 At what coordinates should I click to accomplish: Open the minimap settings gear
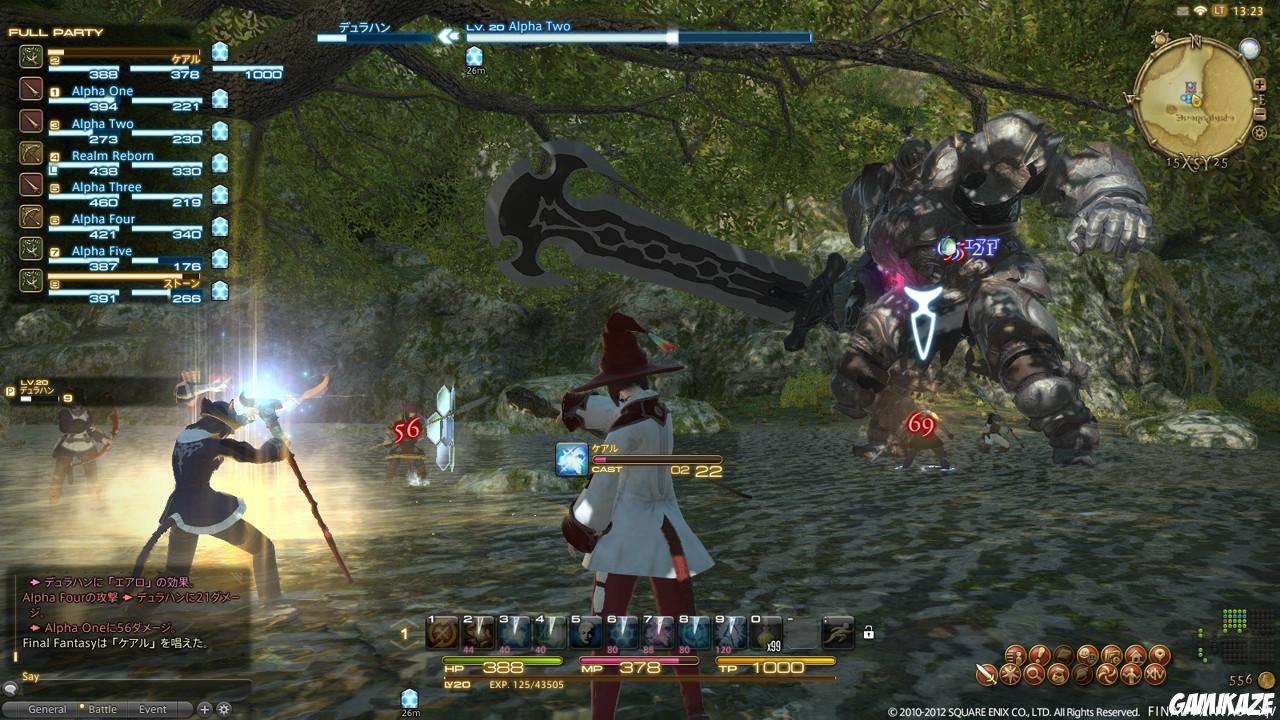point(1259,133)
